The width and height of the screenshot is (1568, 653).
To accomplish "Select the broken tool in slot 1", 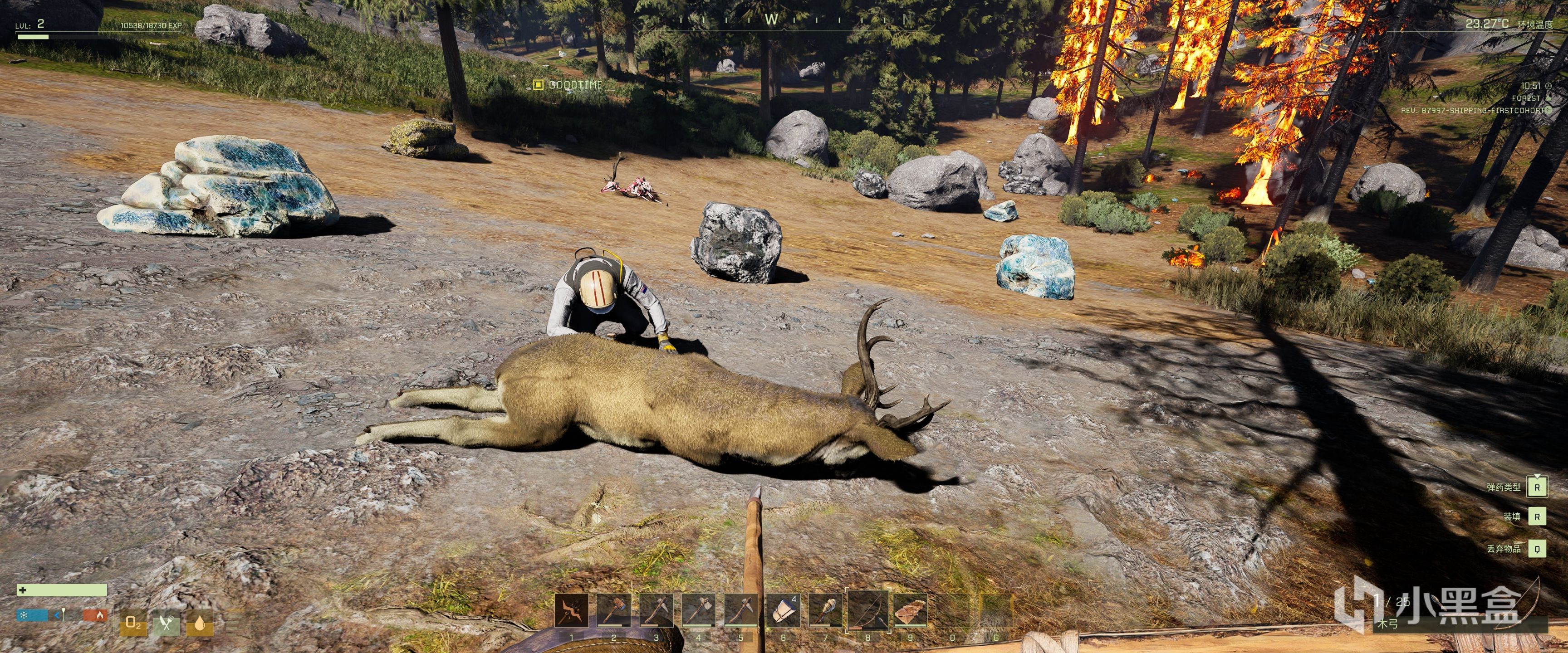I will coord(572,611).
